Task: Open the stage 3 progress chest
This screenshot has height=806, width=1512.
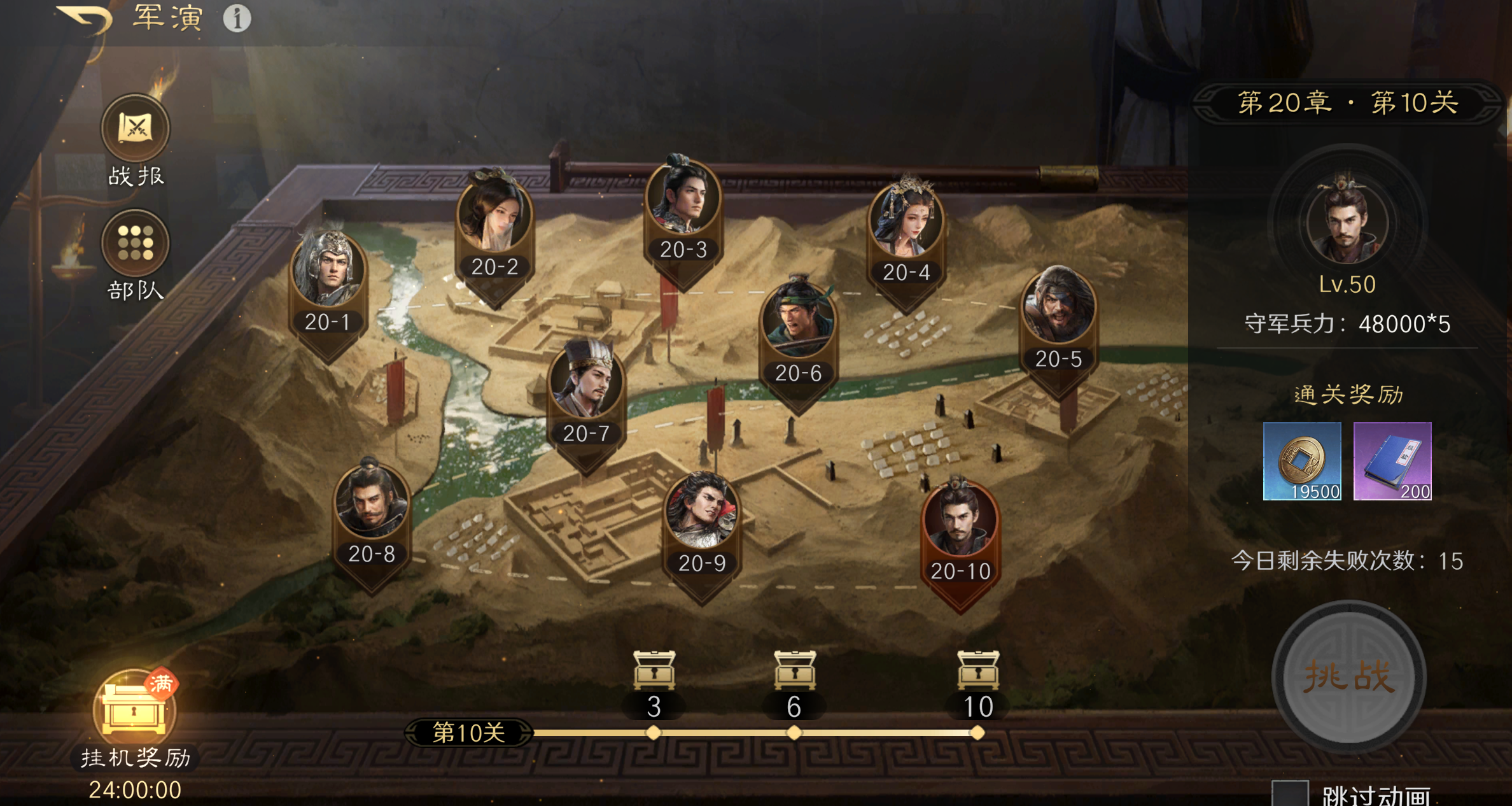Action: 654,670
